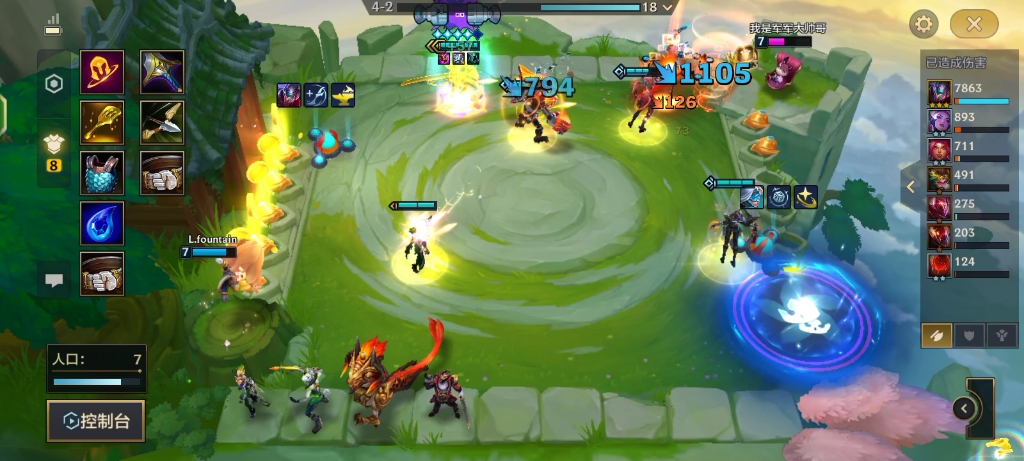Open the side drawer arrow button
1024x461 pixels.
(x=963, y=408)
